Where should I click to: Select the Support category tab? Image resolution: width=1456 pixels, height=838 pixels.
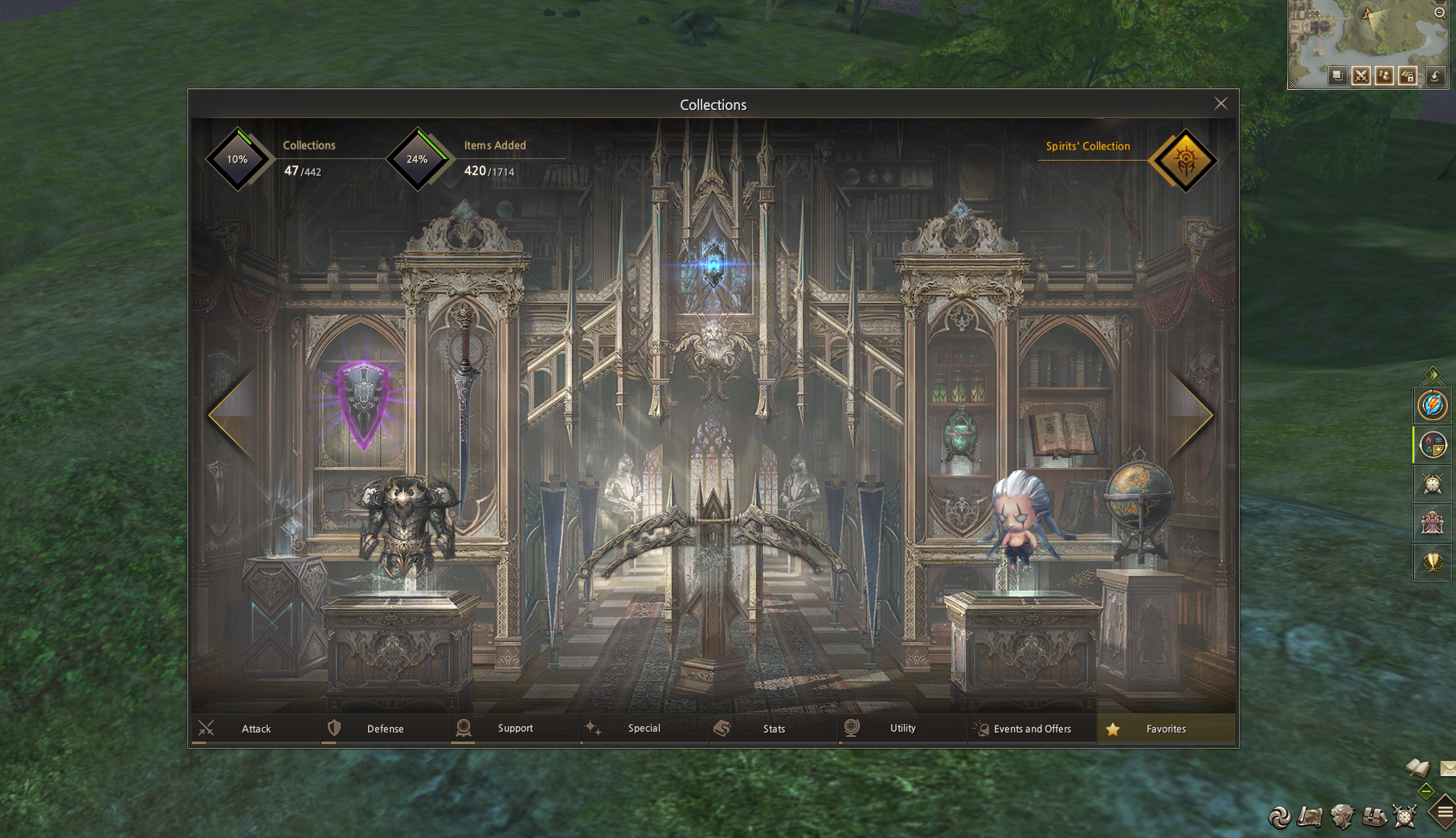tap(514, 729)
